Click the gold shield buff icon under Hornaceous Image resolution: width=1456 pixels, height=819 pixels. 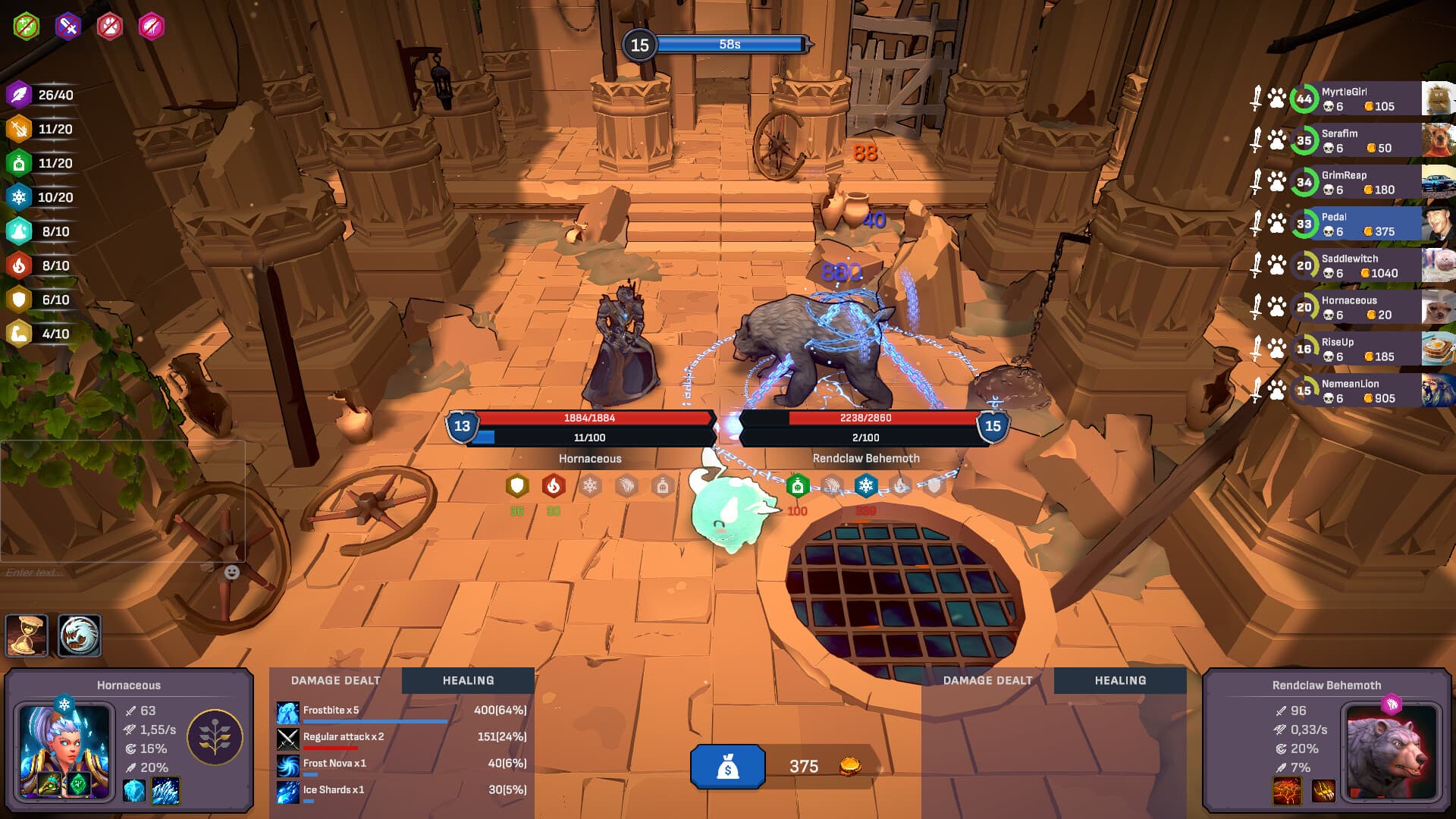coord(517,486)
